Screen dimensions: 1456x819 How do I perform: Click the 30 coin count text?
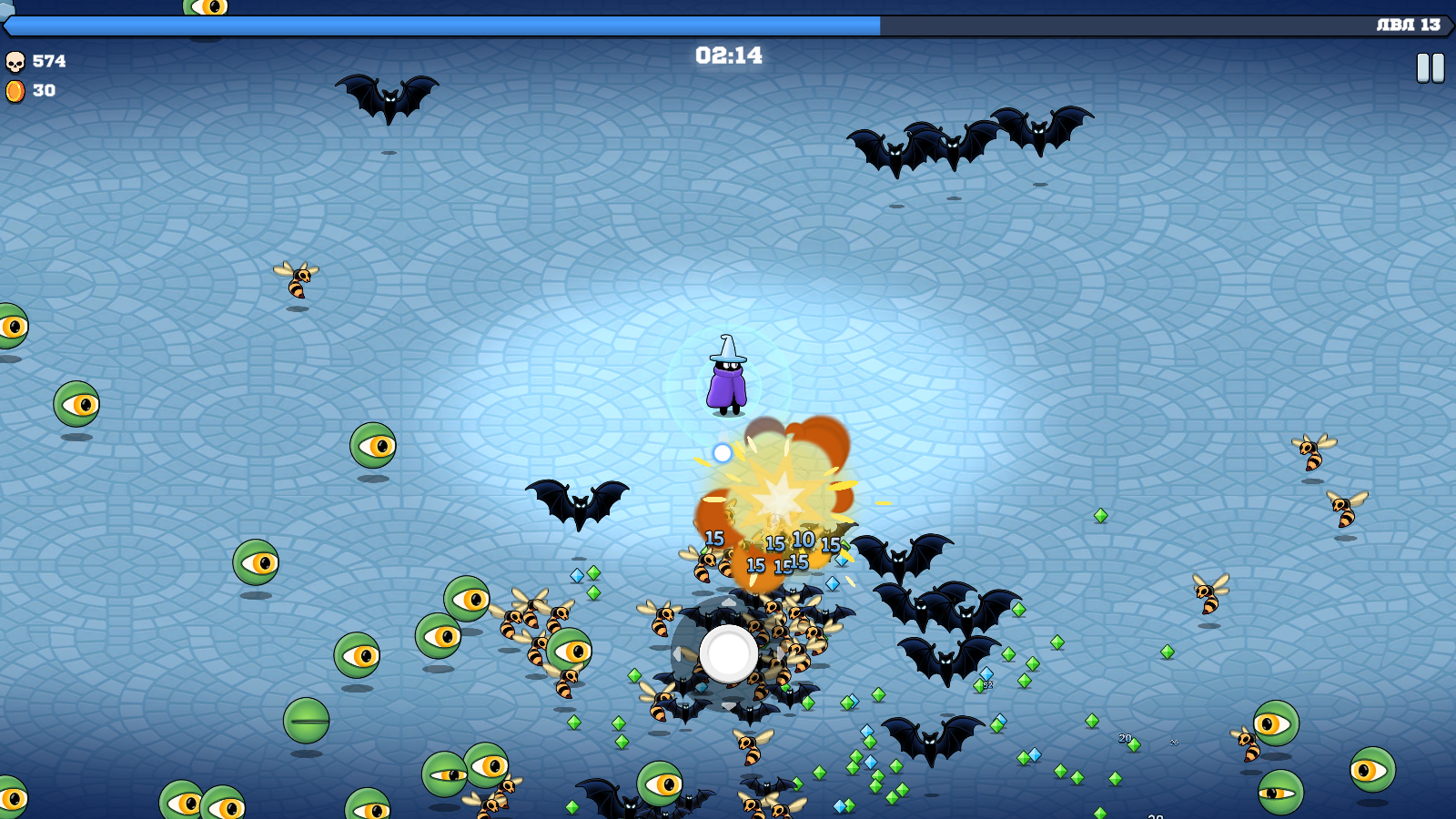click(x=44, y=91)
